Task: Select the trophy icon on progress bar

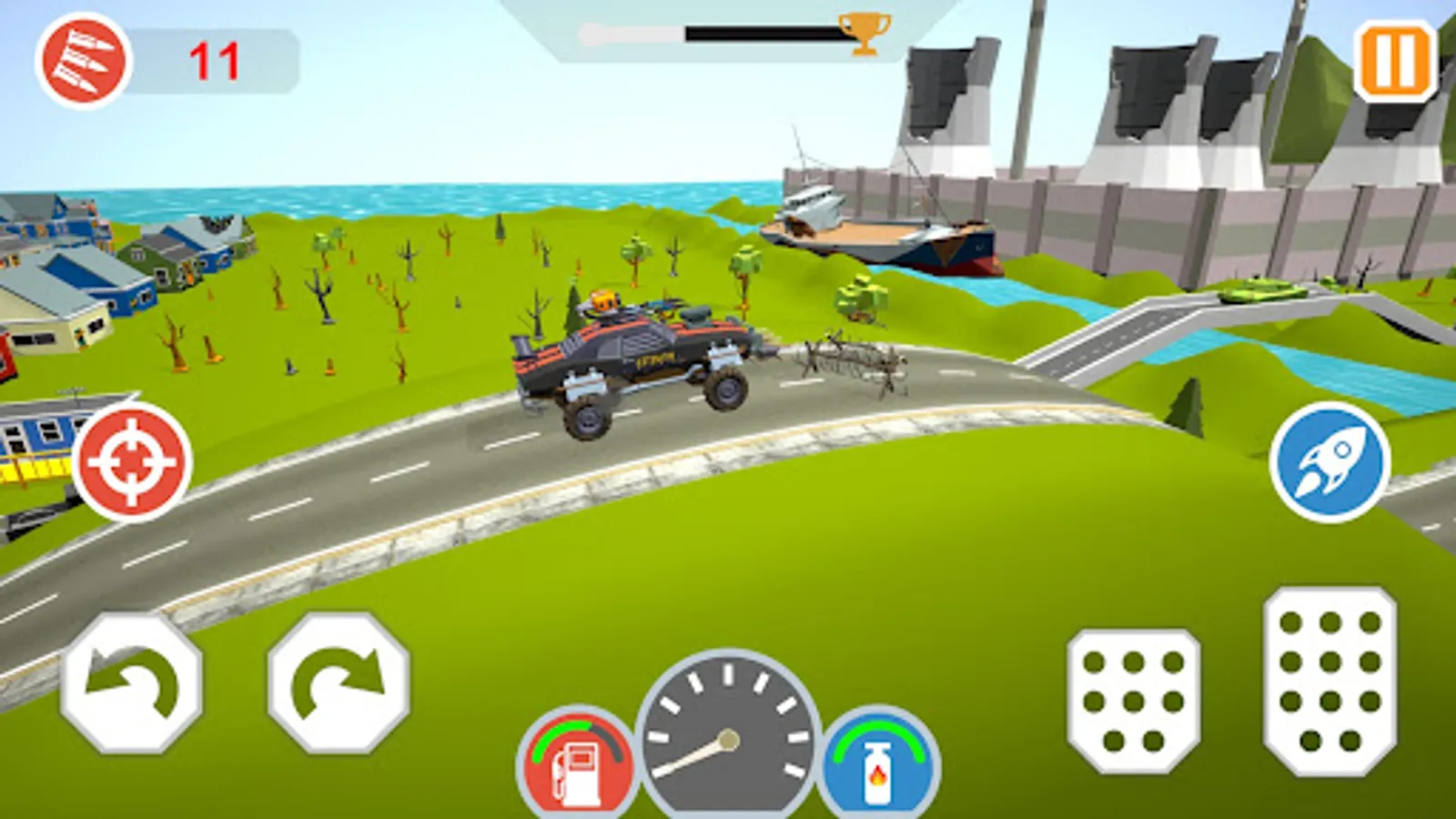Action: (x=864, y=35)
